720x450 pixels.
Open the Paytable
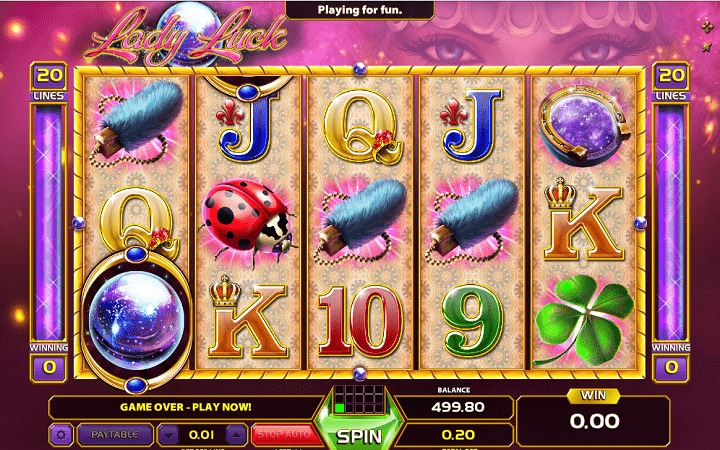[x=113, y=435]
